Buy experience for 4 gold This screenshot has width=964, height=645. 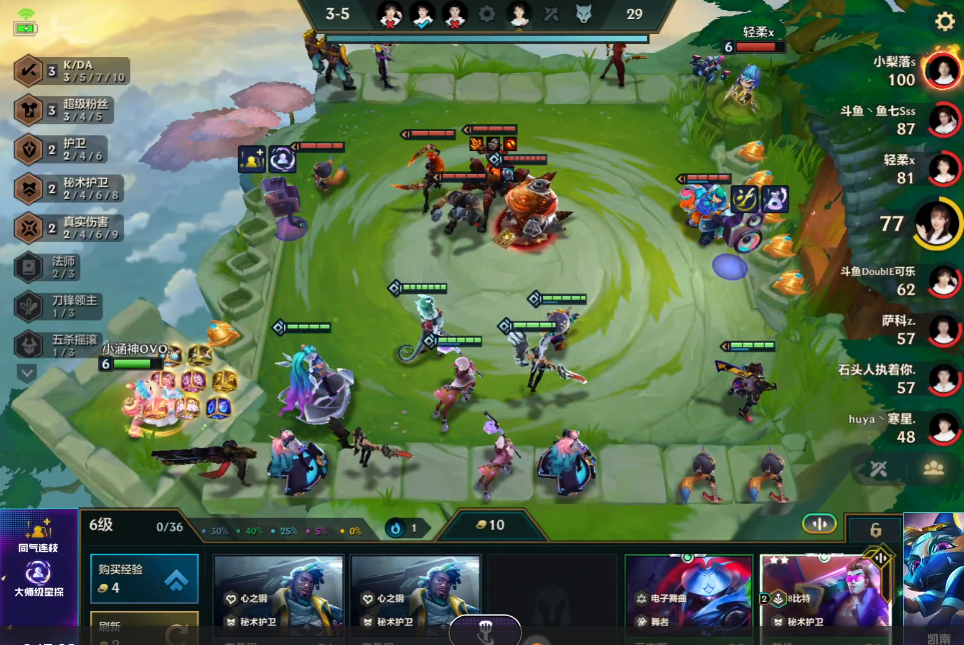pos(144,579)
